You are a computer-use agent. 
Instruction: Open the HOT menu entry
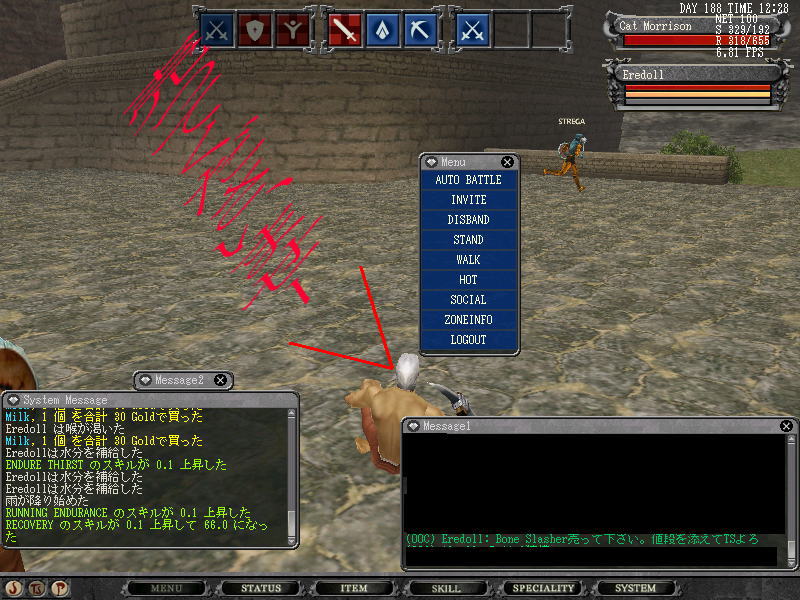point(468,280)
